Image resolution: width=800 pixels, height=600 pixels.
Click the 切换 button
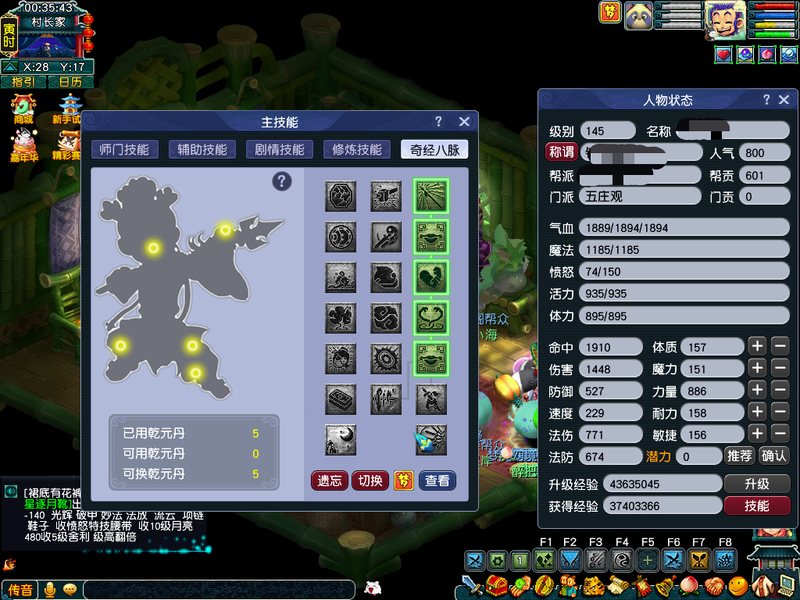pyautogui.click(x=370, y=481)
